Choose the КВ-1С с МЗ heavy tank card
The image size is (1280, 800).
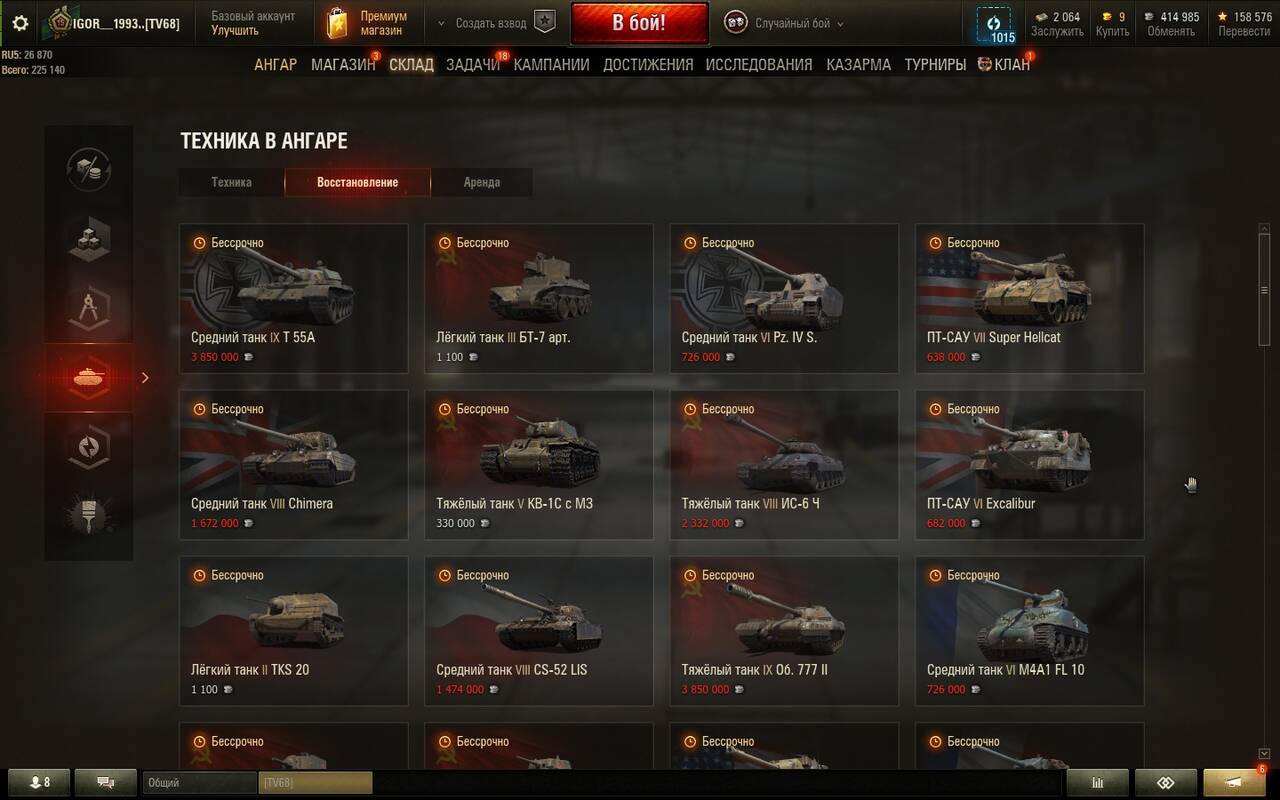coord(539,464)
